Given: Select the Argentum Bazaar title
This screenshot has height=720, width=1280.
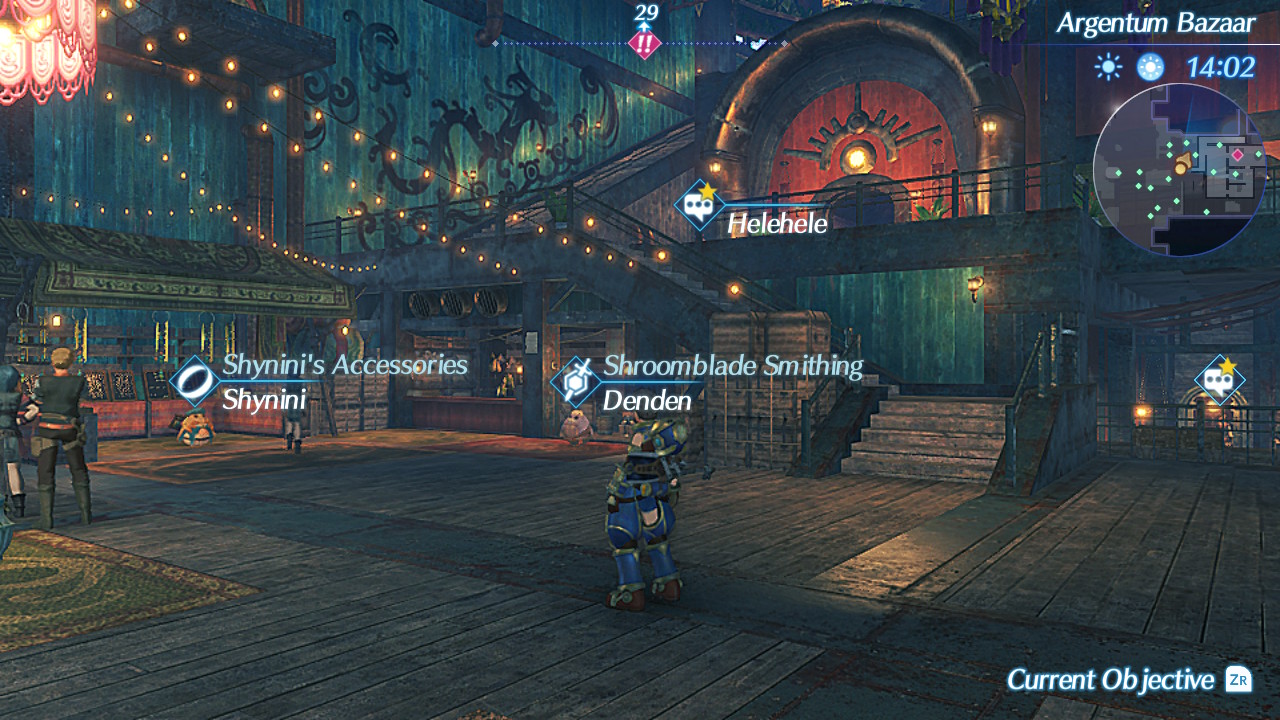Looking at the screenshot, I should pos(1157,22).
